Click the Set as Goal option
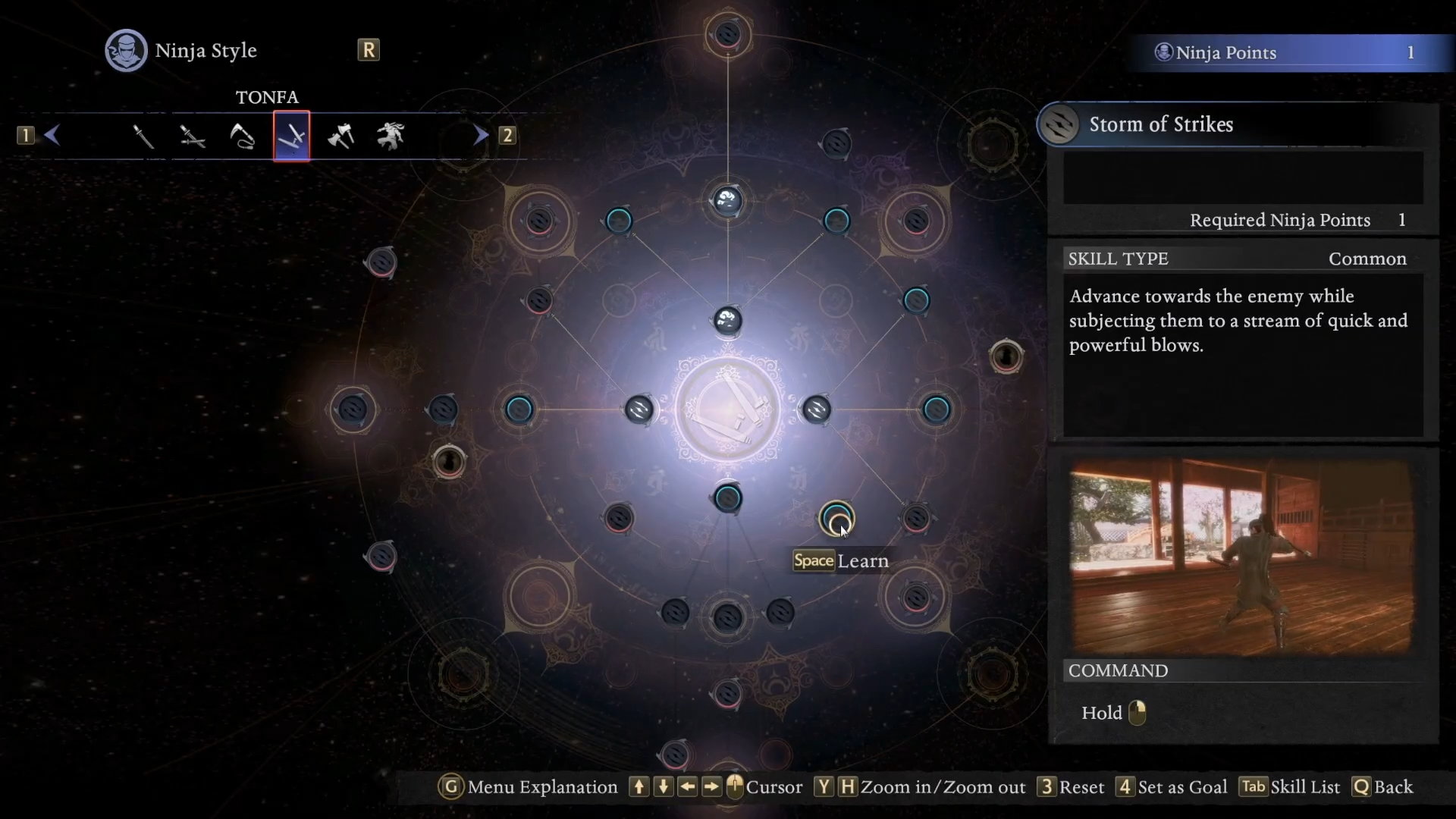 pyautogui.click(x=1172, y=787)
